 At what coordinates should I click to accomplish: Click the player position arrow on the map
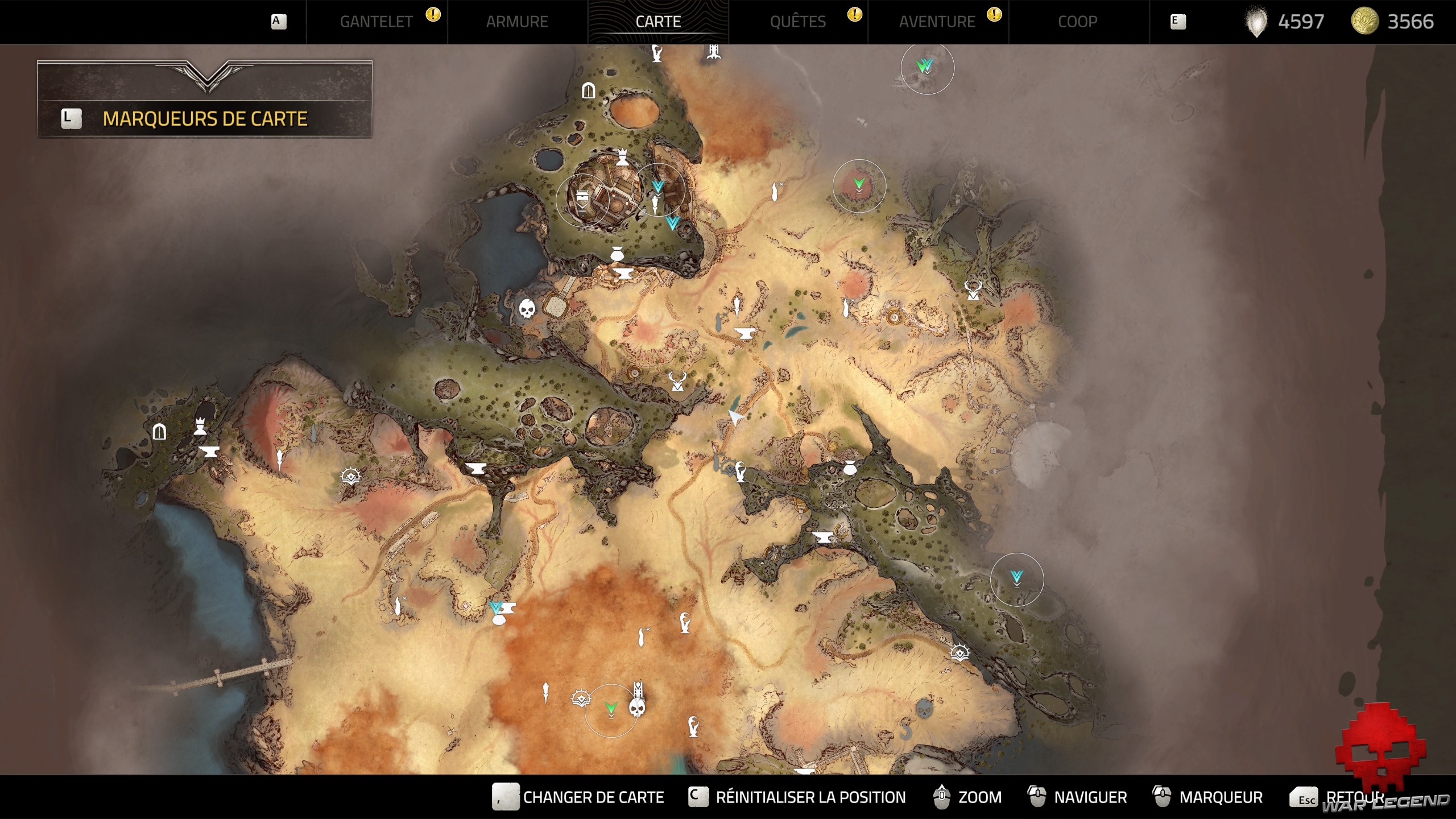click(x=735, y=418)
